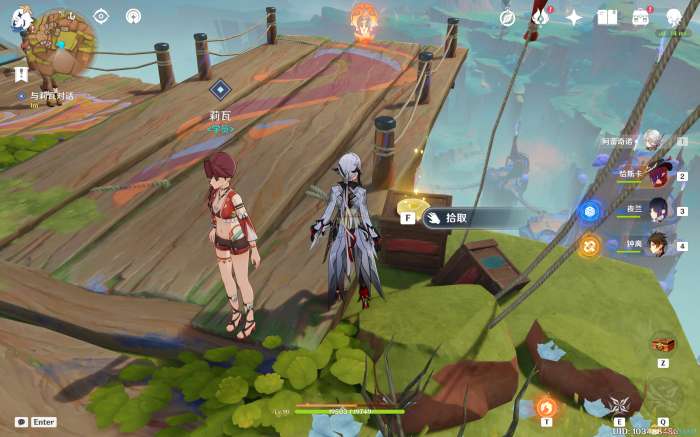Open the chat box Enter button
The width and height of the screenshot is (700, 437).
(x=37, y=422)
